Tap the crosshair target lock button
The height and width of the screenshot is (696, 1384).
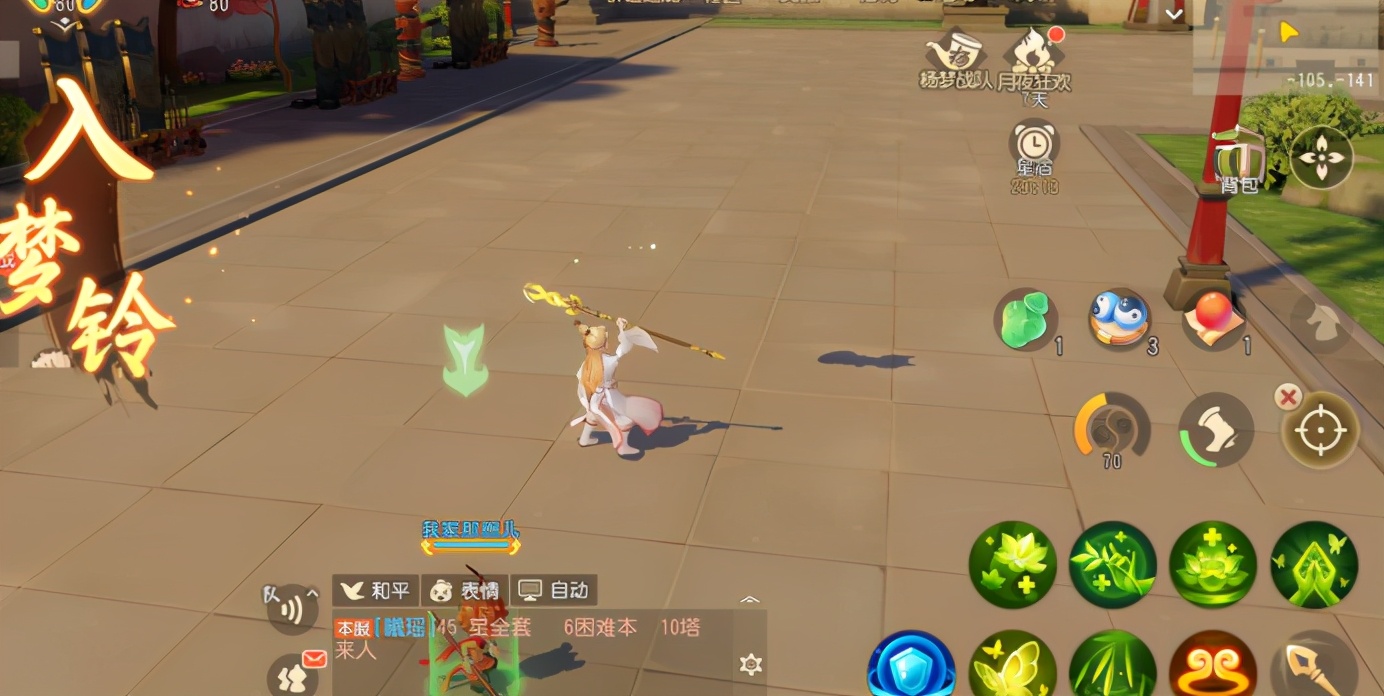point(1321,430)
